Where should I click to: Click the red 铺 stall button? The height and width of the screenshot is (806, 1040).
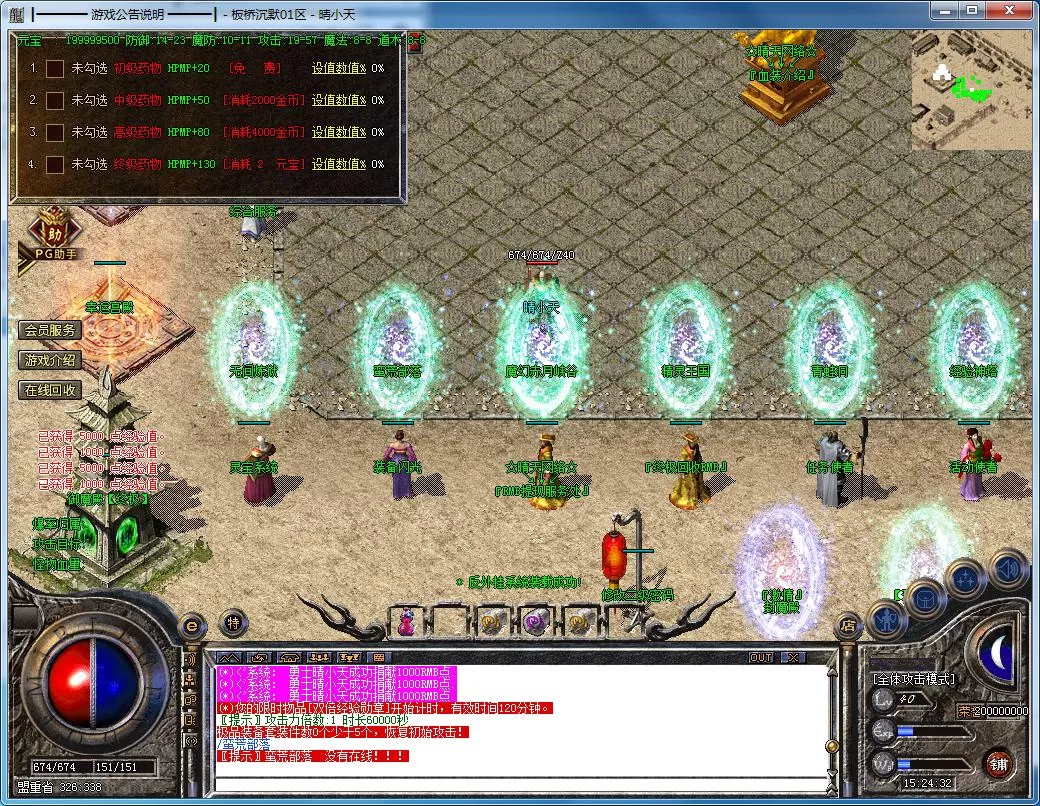coord(997,764)
